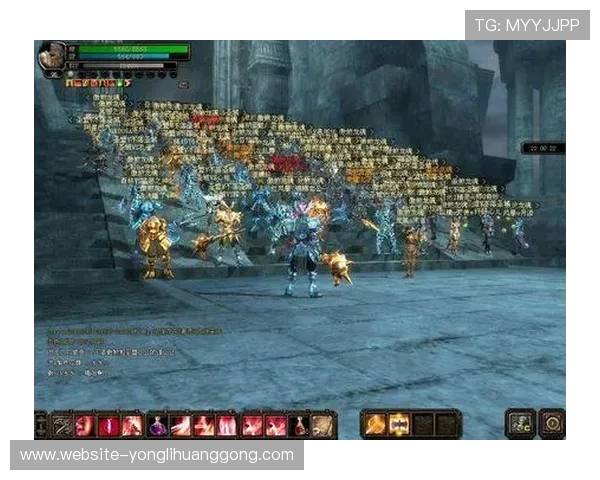
Task: Click the player character portrait
Action: point(52,57)
